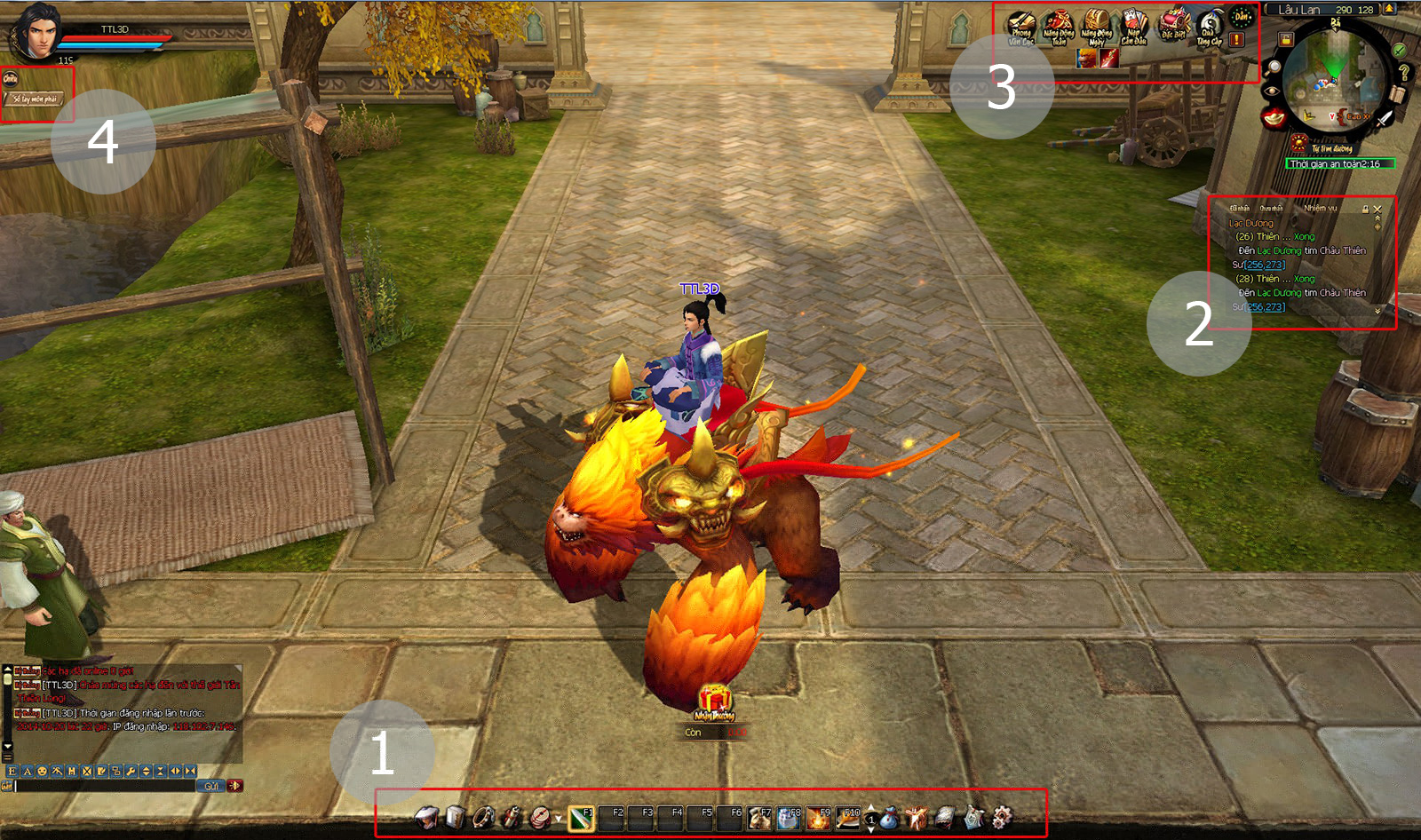Click the minimap magnifying glass button
Image resolution: width=1421 pixels, height=840 pixels.
pos(1274,67)
